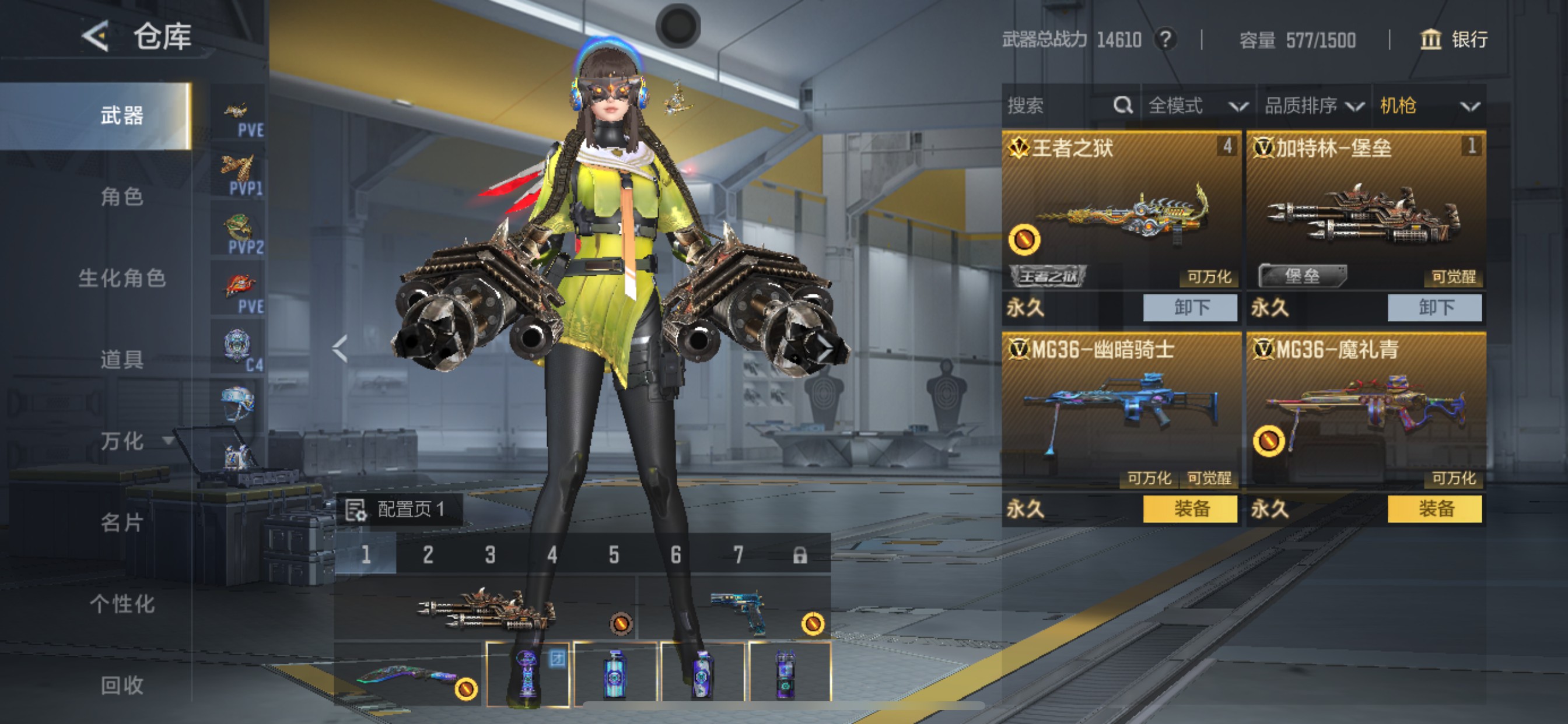The image size is (1568, 724).
Task: Show the 个性化 category
Action: [x=122, y=604]
